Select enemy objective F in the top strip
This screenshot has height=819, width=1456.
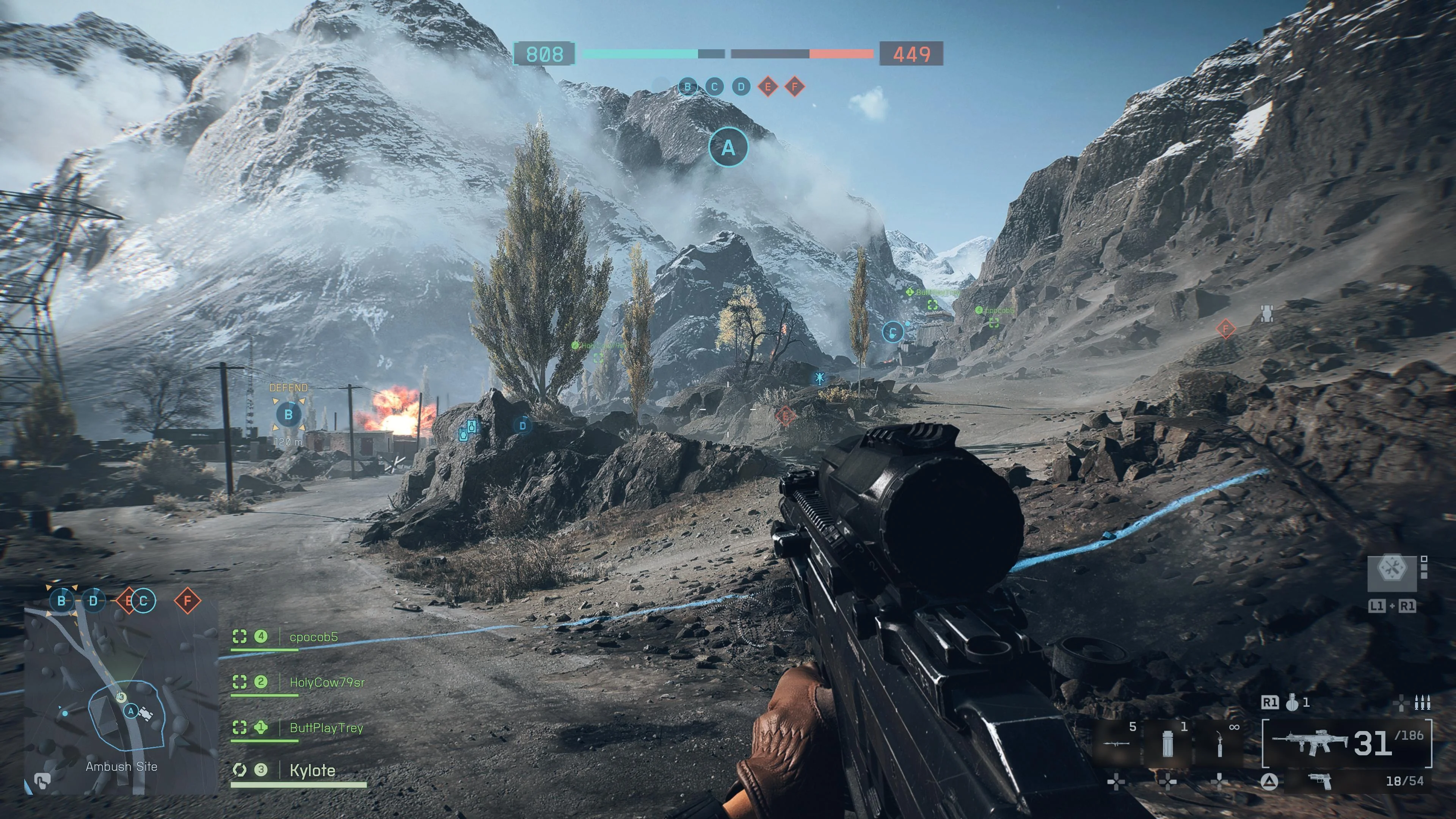coord(795,87)
